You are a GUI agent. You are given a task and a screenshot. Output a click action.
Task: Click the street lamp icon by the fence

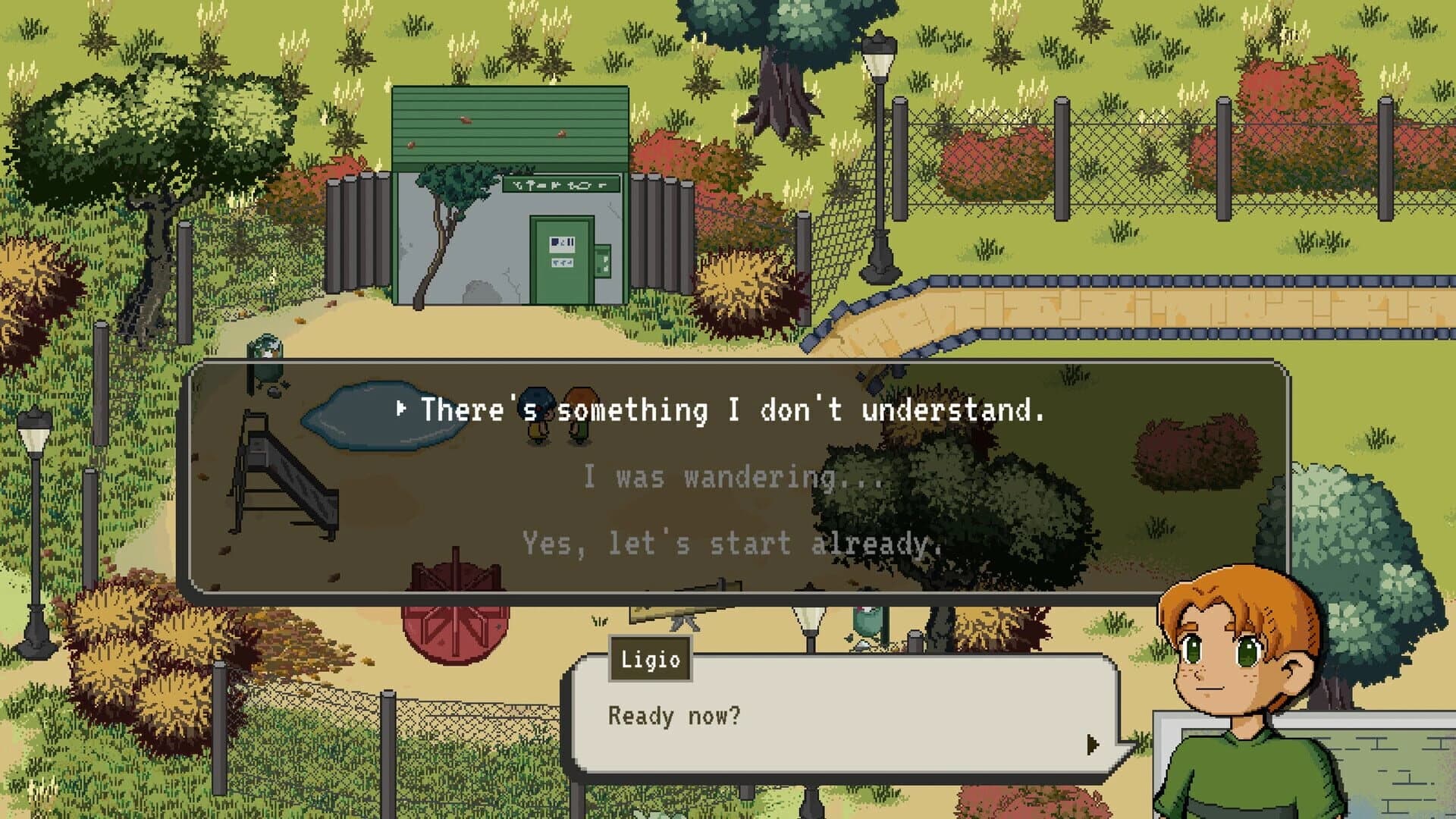[x=878, y=106]
